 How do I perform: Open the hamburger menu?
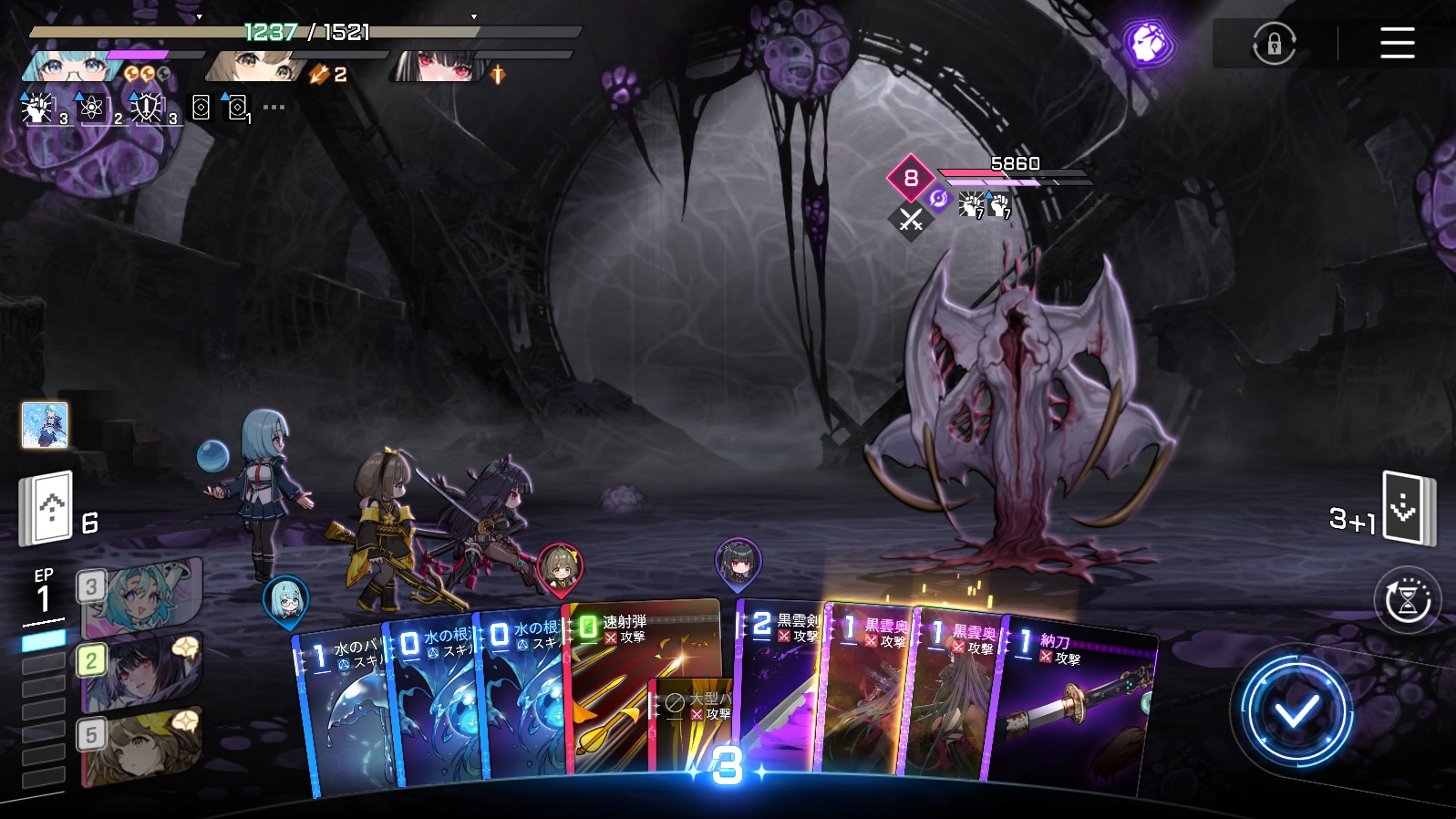[1397, 43]
